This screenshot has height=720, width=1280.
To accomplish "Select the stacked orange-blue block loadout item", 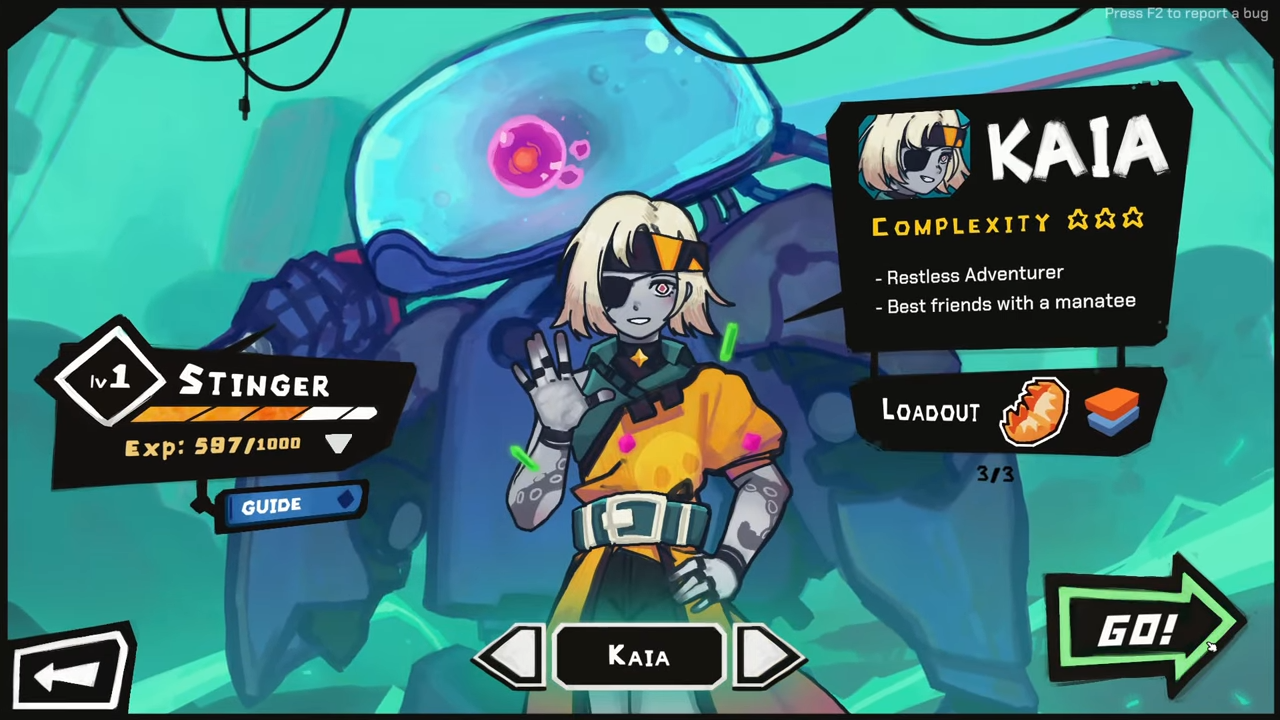I will (1111, 412).
